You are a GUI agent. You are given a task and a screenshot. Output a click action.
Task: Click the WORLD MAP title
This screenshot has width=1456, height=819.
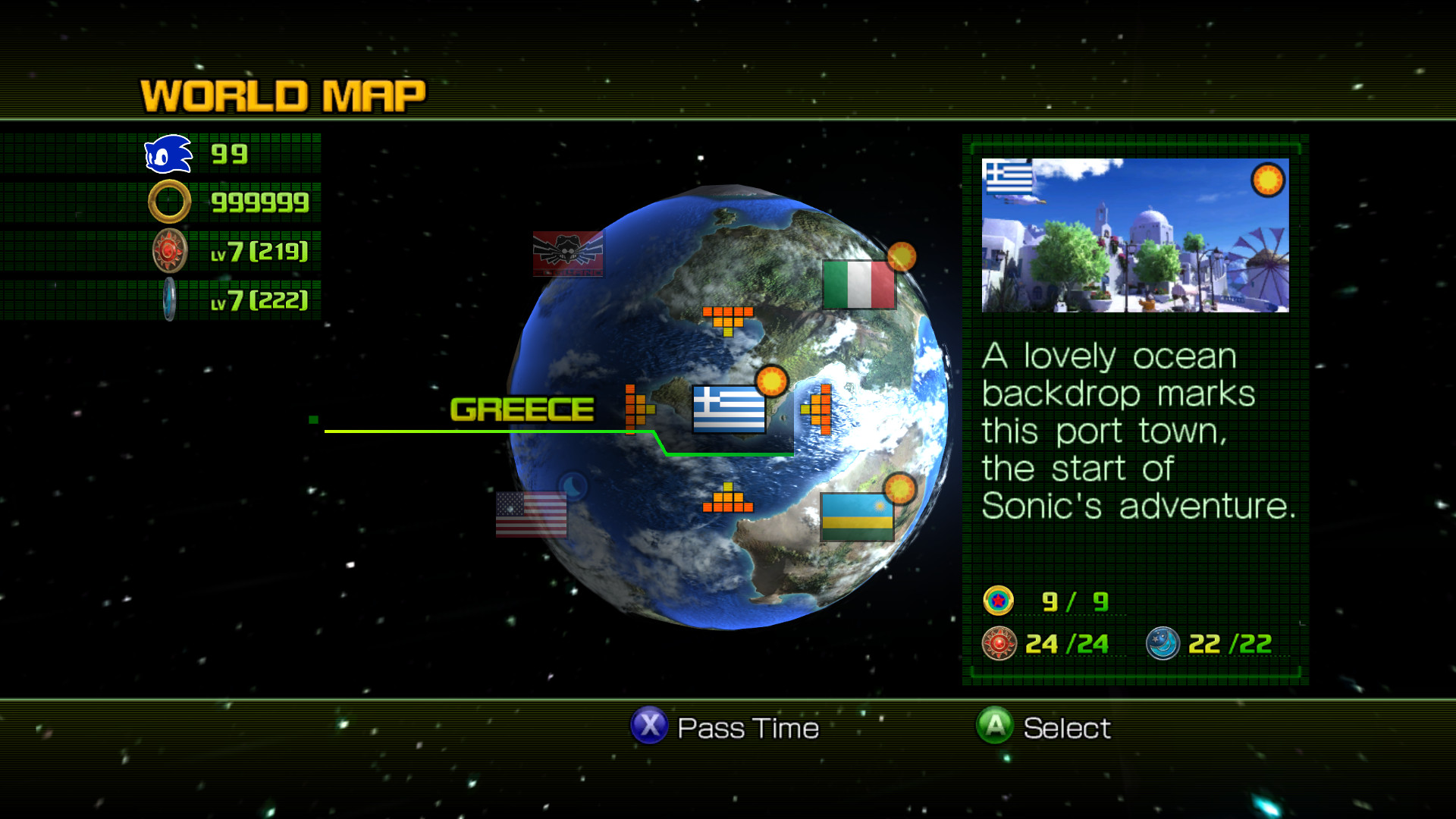pyautogui.click(x=281, y=93)
